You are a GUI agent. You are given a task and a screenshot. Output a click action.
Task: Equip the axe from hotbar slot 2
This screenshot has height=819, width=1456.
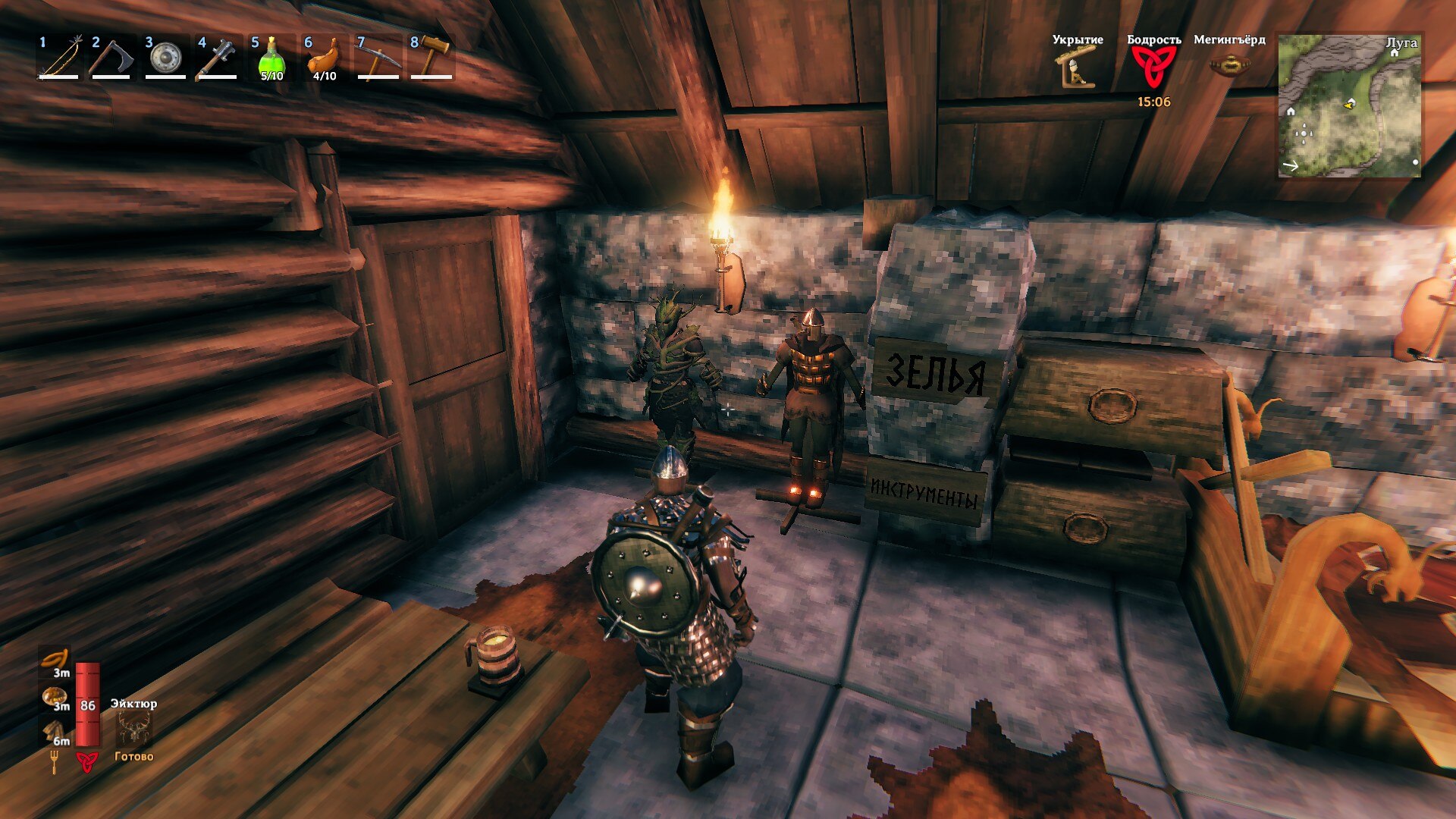coord(112,58)
